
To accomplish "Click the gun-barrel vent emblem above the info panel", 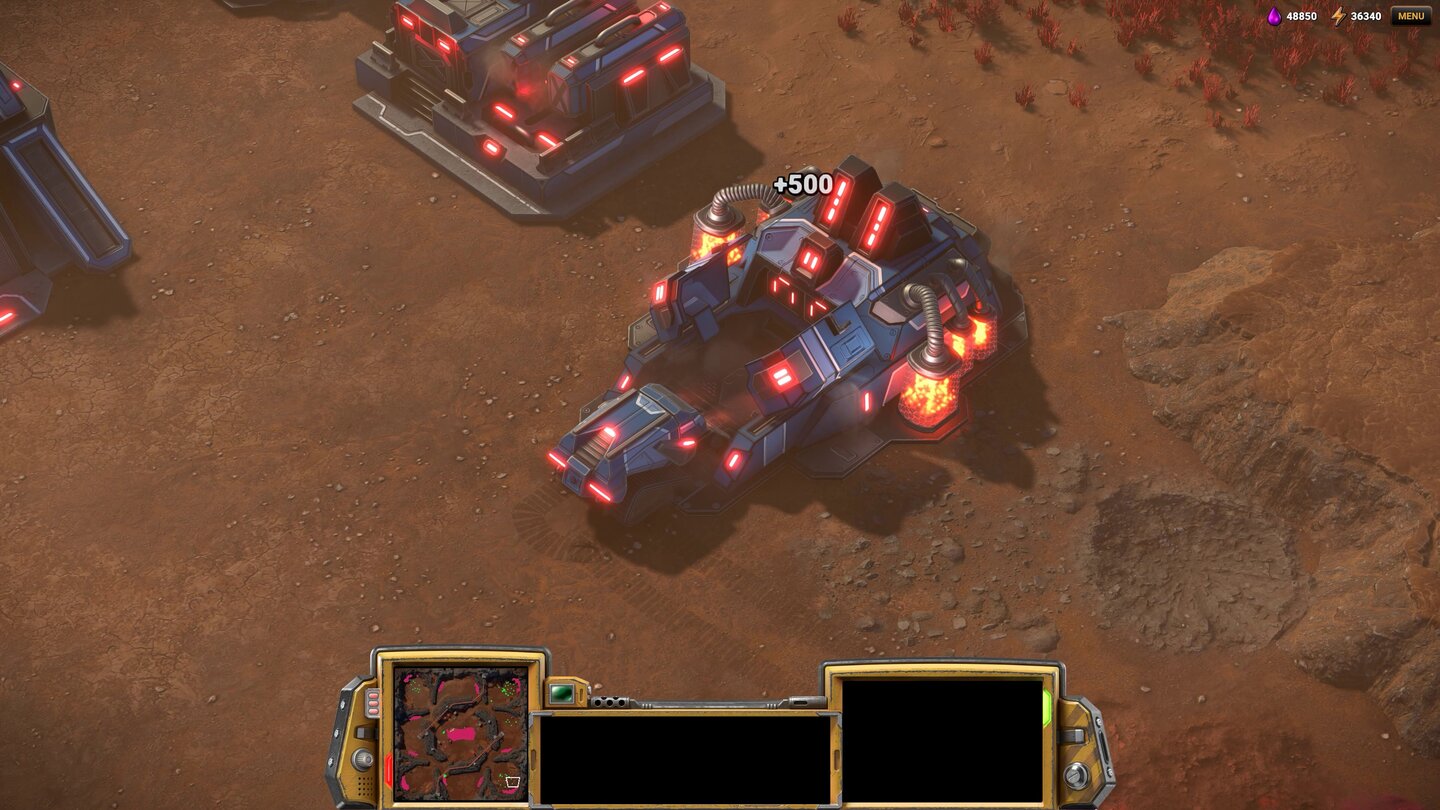I will [x=610, y=702].
